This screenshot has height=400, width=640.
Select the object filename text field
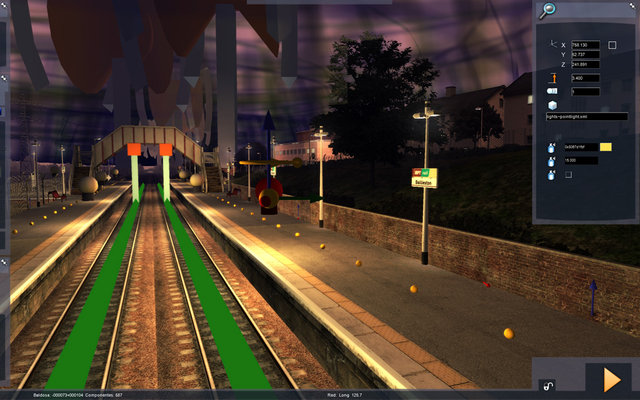587,116
